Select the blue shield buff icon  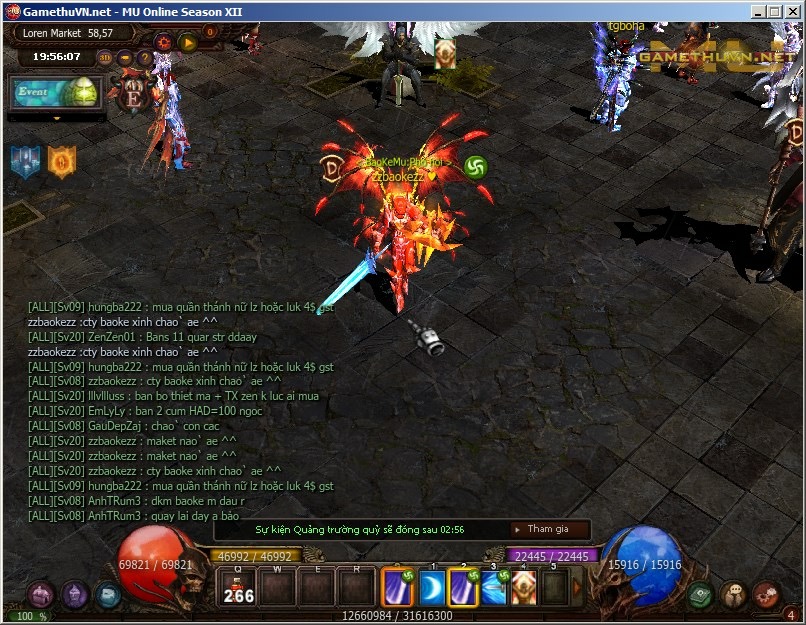pyautogui.click(x=25, y=162)
